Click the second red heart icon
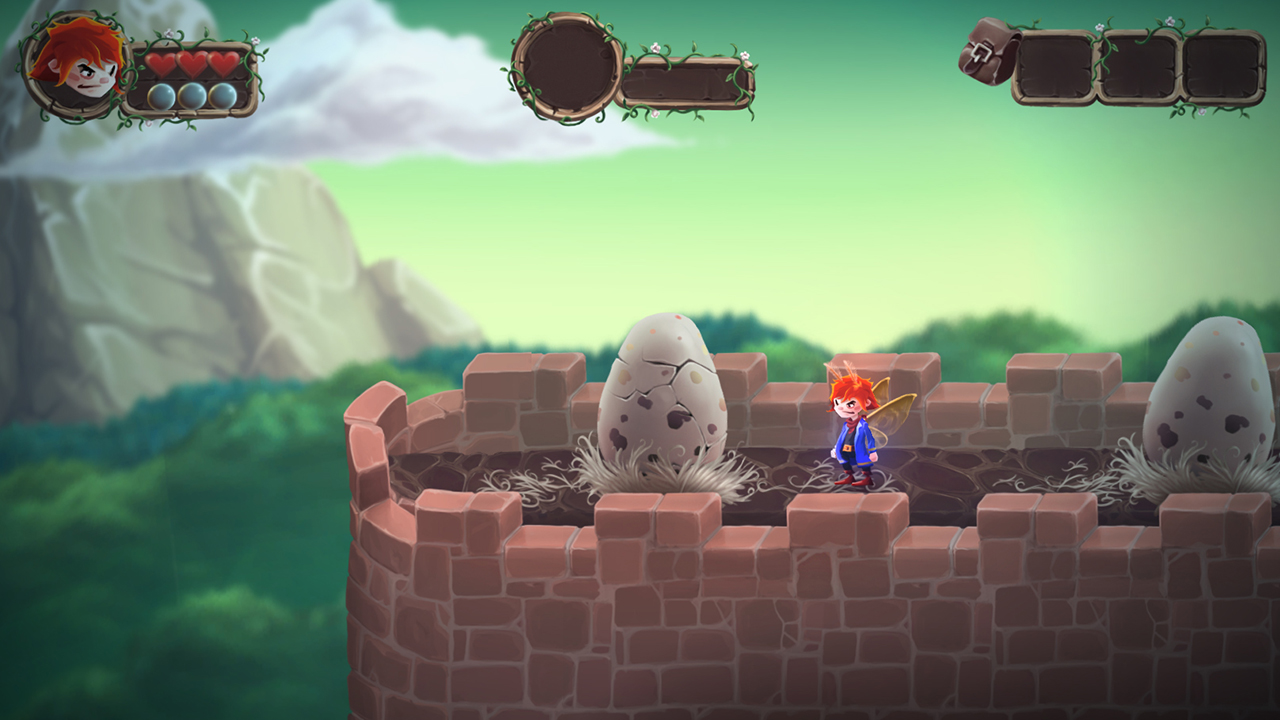The height and width of the screenshot is (720, 1280). click(192, 62)
